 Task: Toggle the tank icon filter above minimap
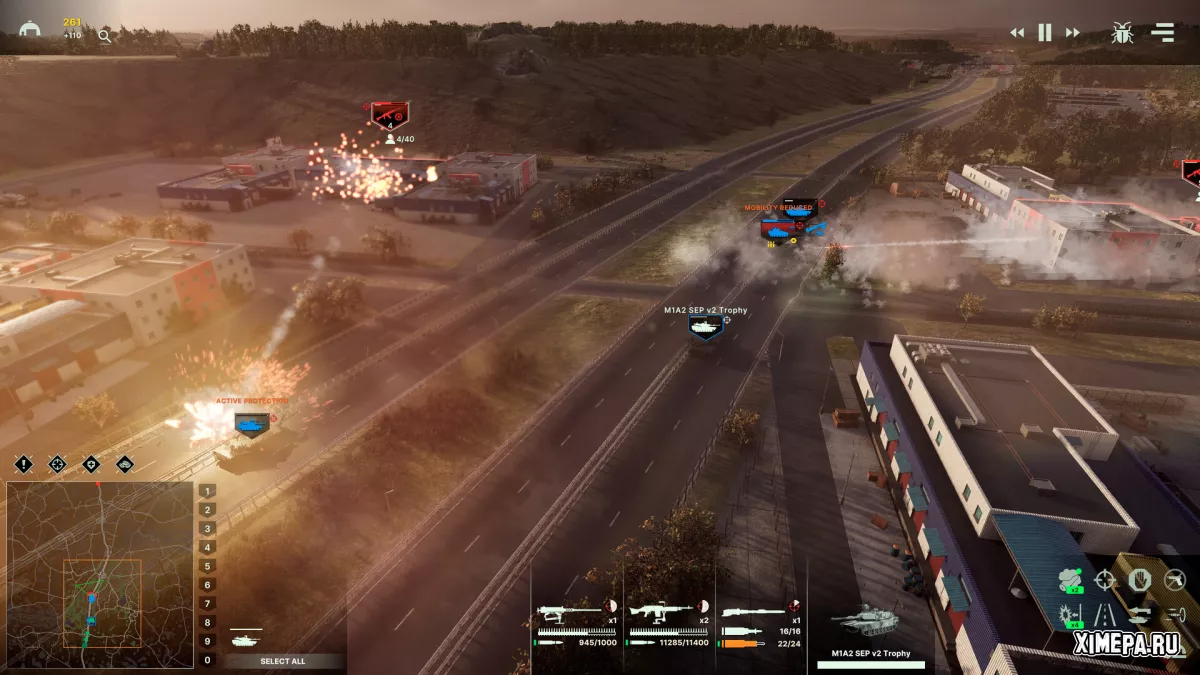click(x=124, y=464)
